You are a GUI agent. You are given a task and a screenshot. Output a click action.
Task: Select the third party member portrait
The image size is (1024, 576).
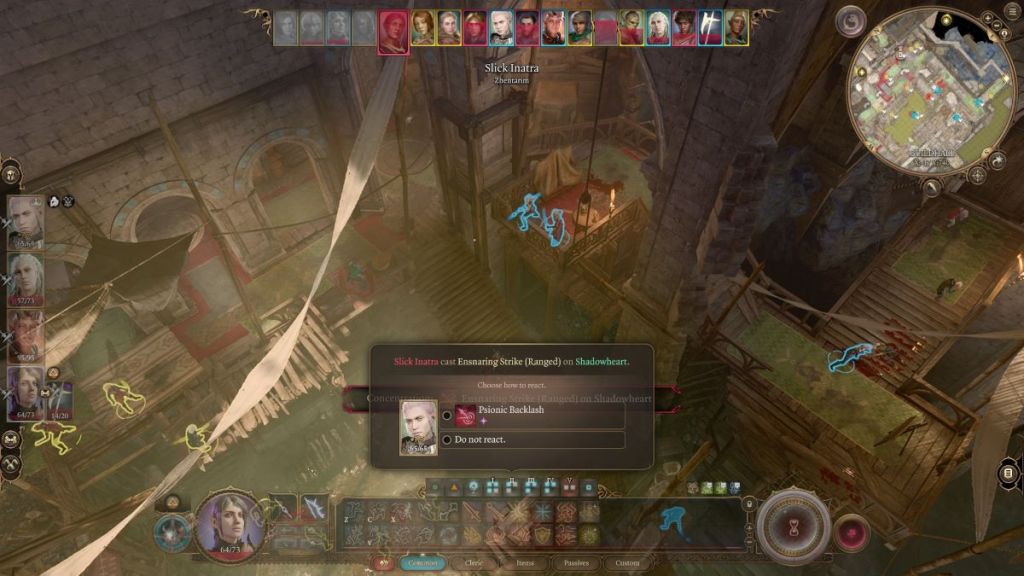[25, 336]
